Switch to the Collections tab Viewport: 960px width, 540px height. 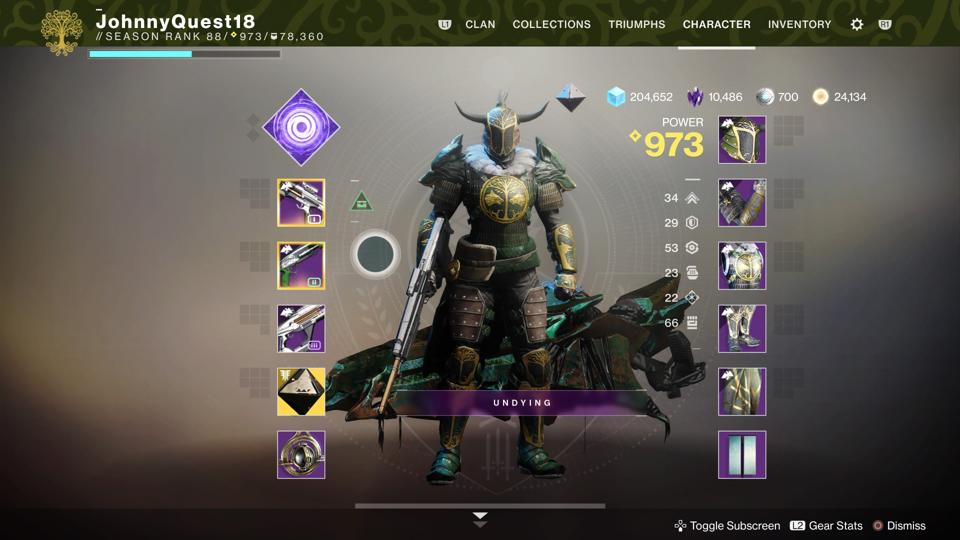click(x=551, y=24)
